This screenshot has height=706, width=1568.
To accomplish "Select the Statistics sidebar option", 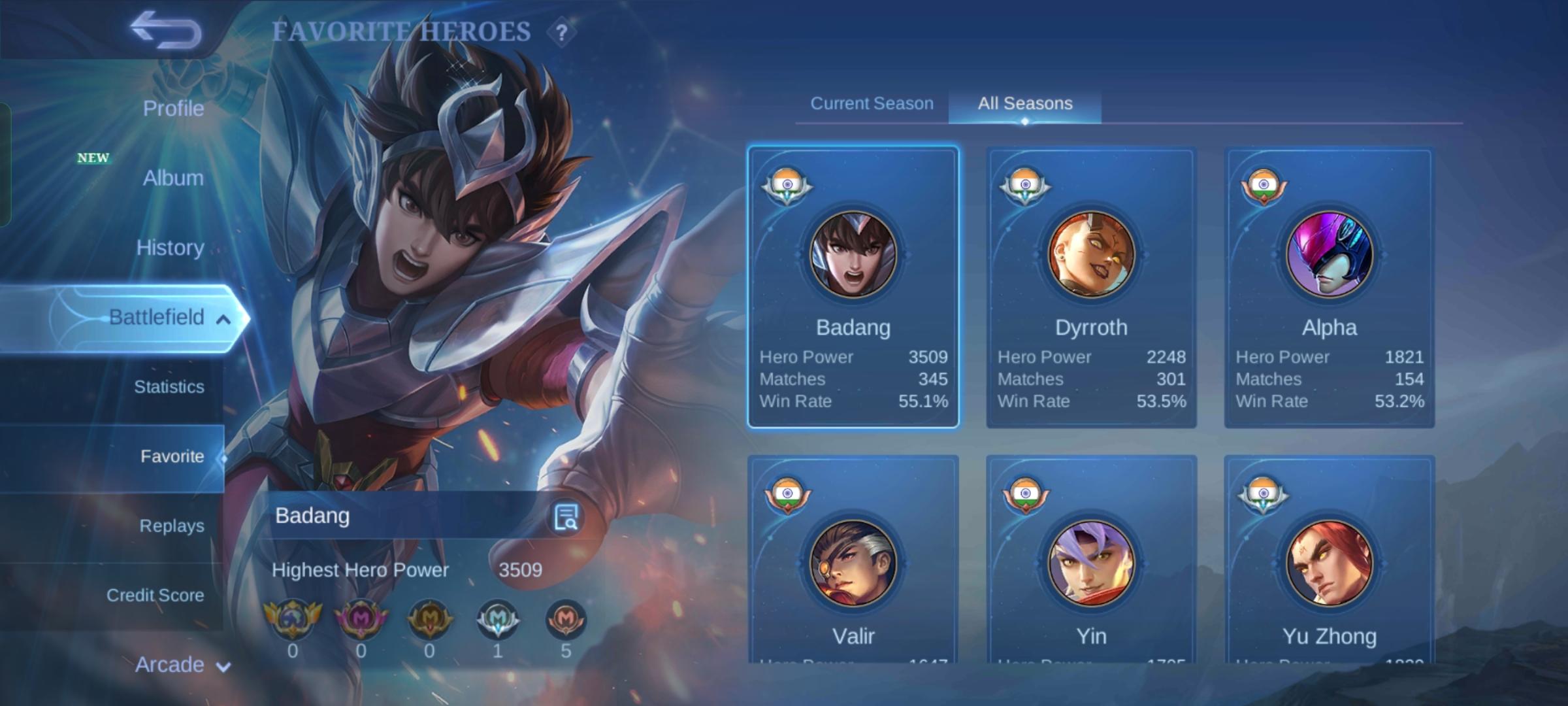I will pyautogui.click(x=169, y=387).
